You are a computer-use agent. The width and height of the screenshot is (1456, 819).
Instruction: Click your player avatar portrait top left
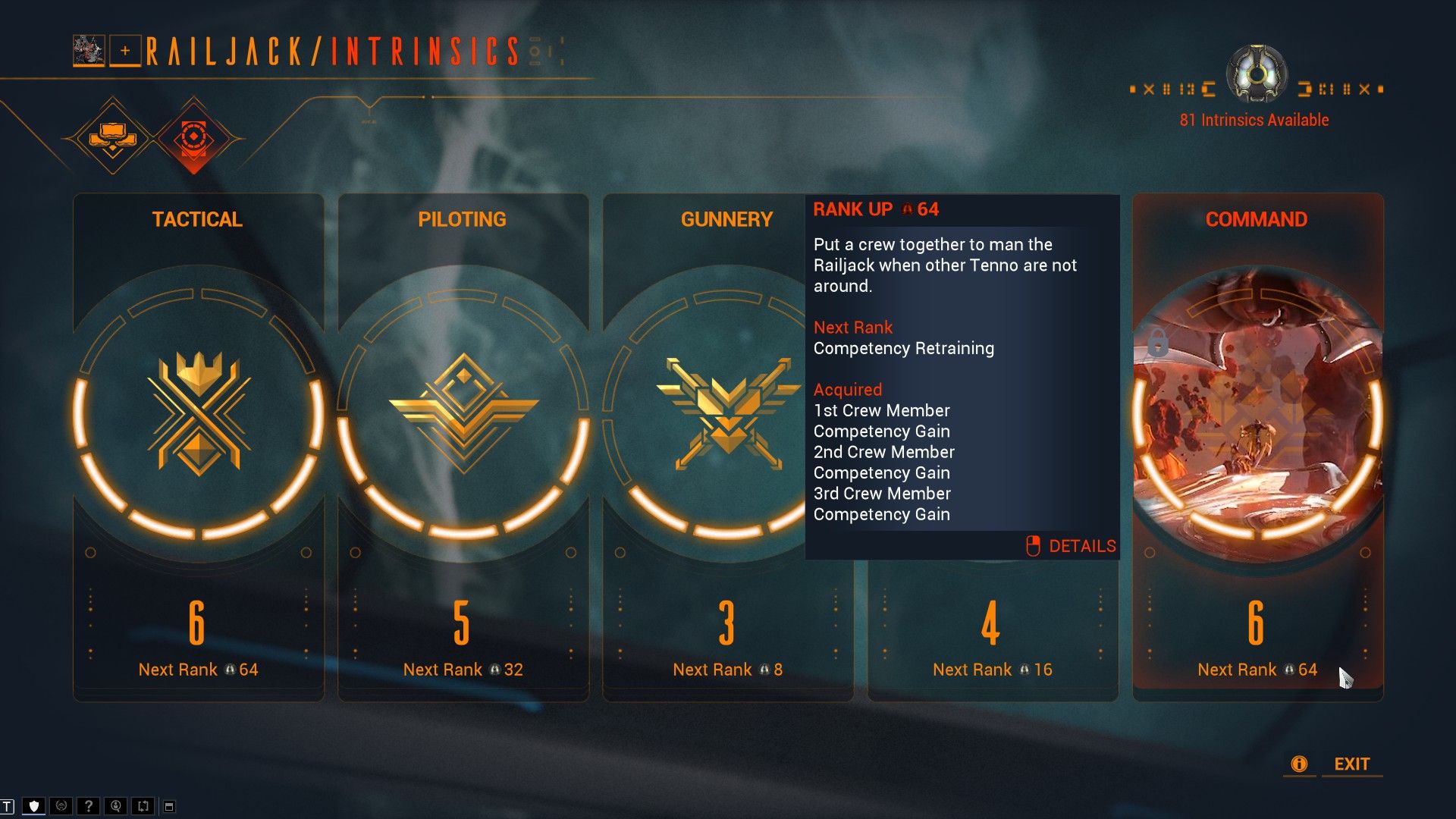tap(87, 51)
